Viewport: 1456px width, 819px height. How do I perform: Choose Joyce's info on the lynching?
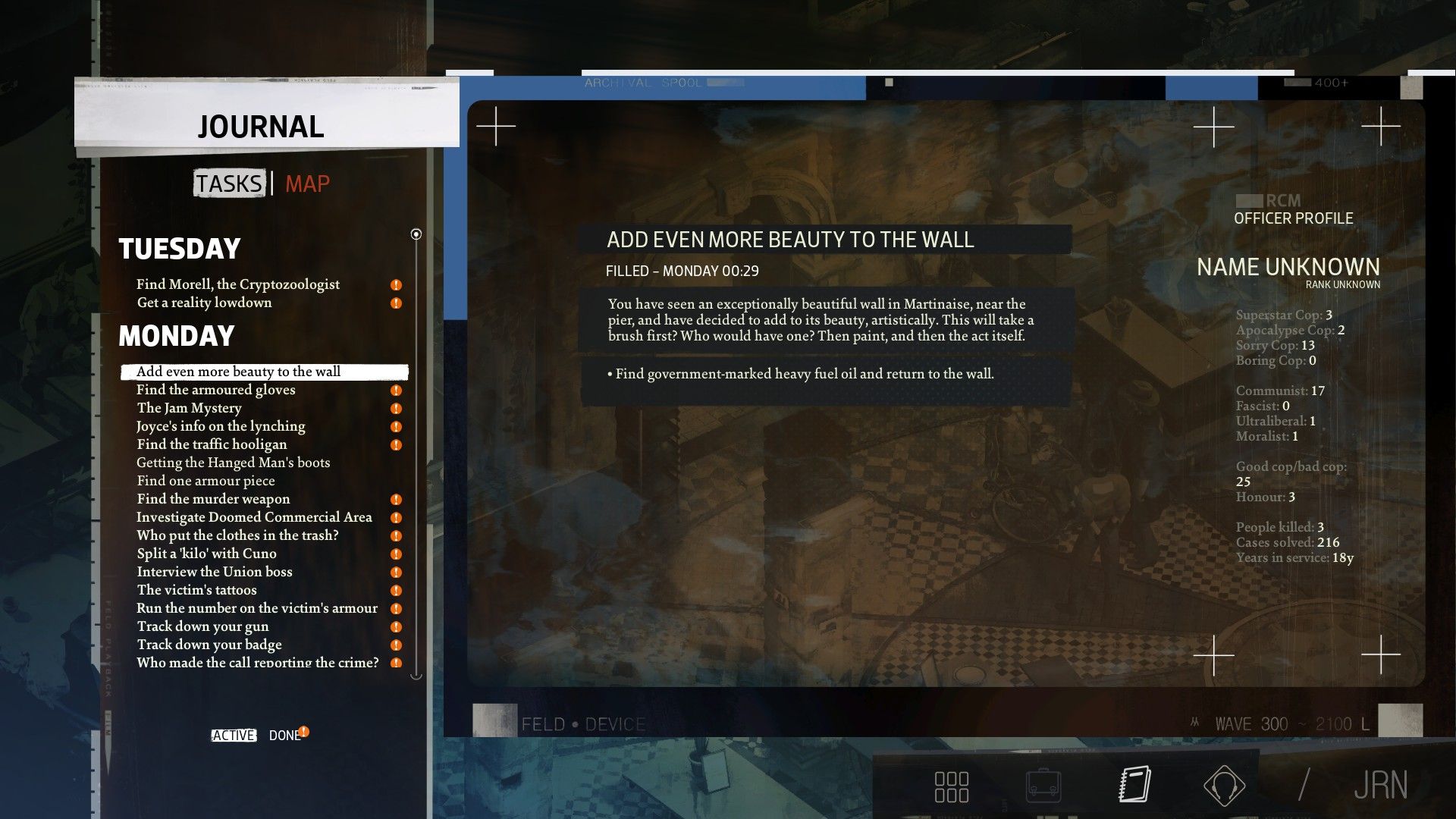(x=221, y=426)
